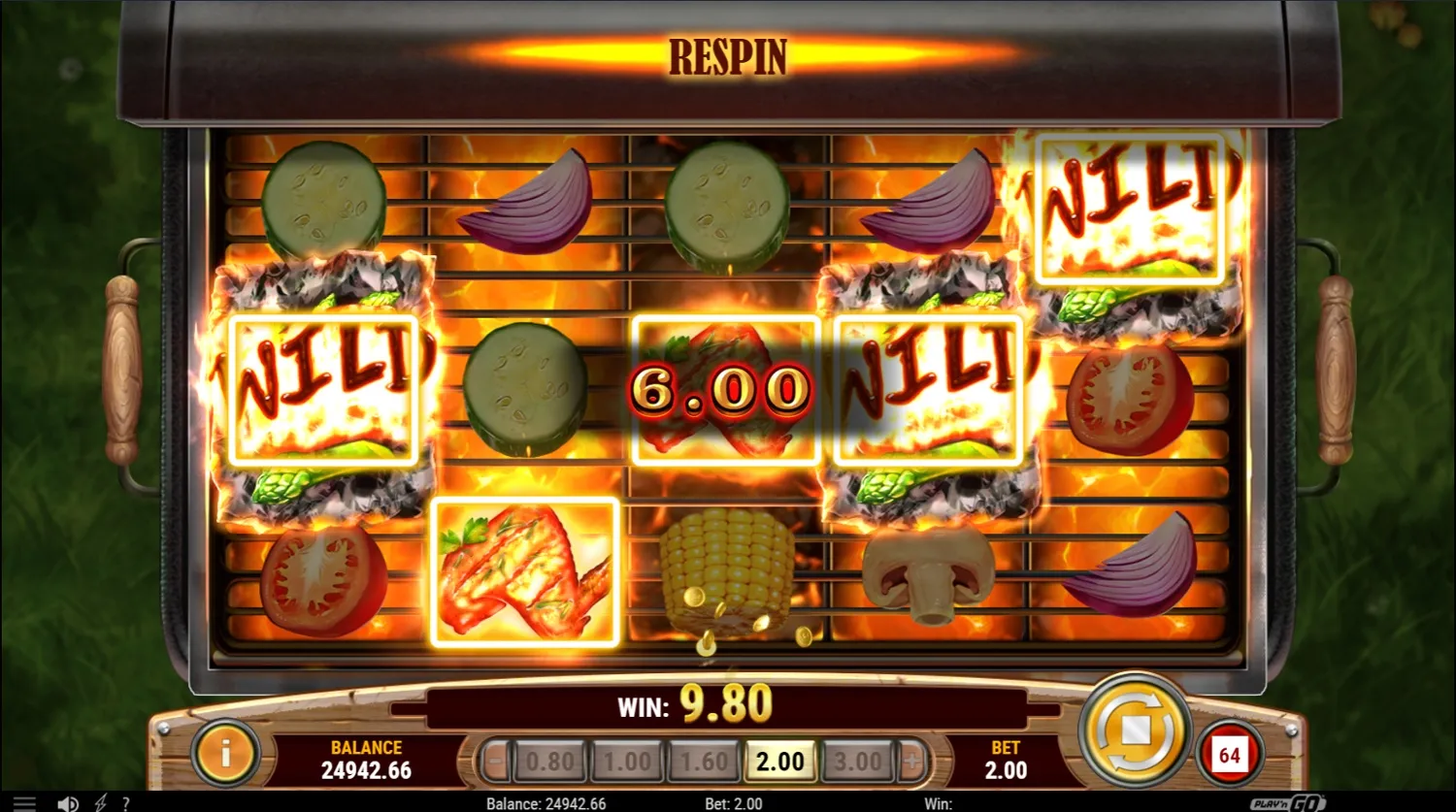
Task: Select the 3.00 bet option
Action: 857,762
